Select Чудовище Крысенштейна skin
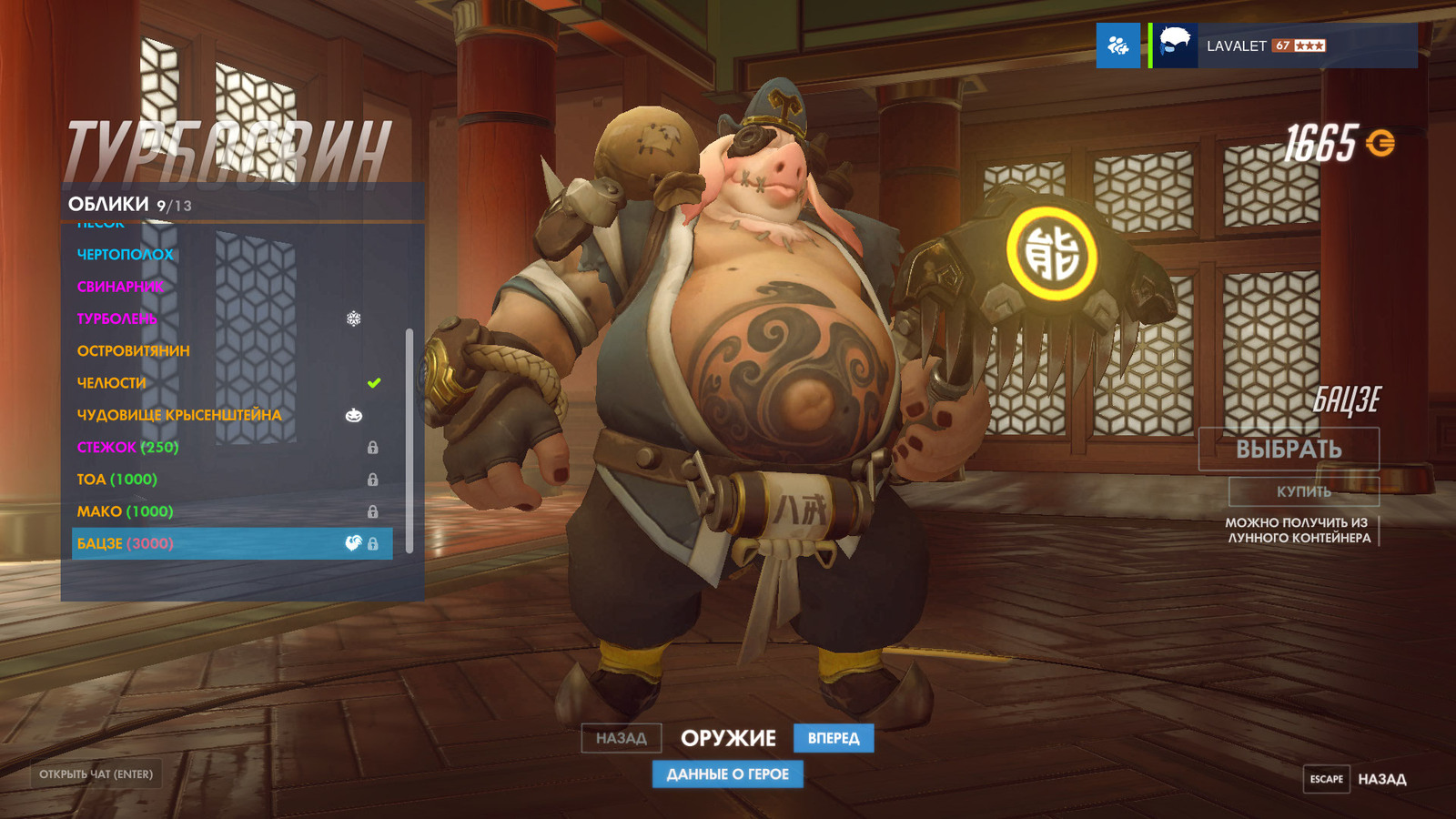Image resolution: width=1456 pixels, height=819 pixels. pyautogui.click(x=179, y=415)
